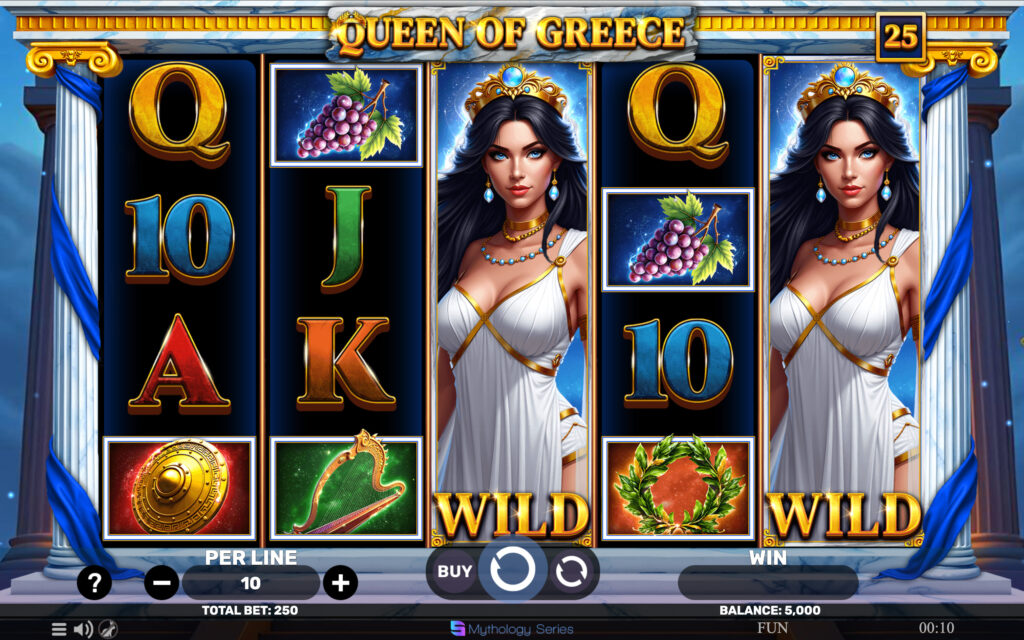Increase the per line bet
1024x640 pixels.
click(340, 582)
